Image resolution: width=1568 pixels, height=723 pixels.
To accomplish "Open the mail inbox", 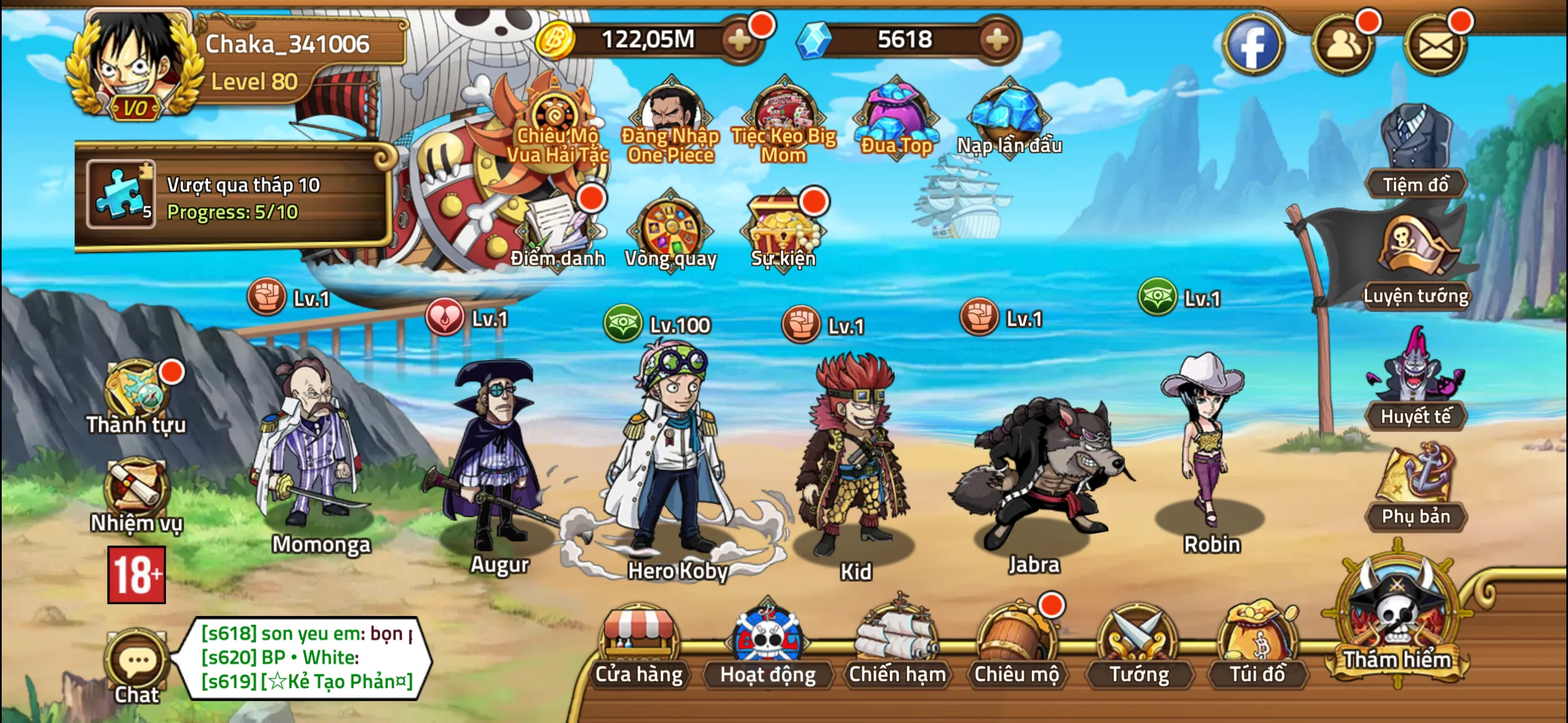I will (x=1435, y=44).
